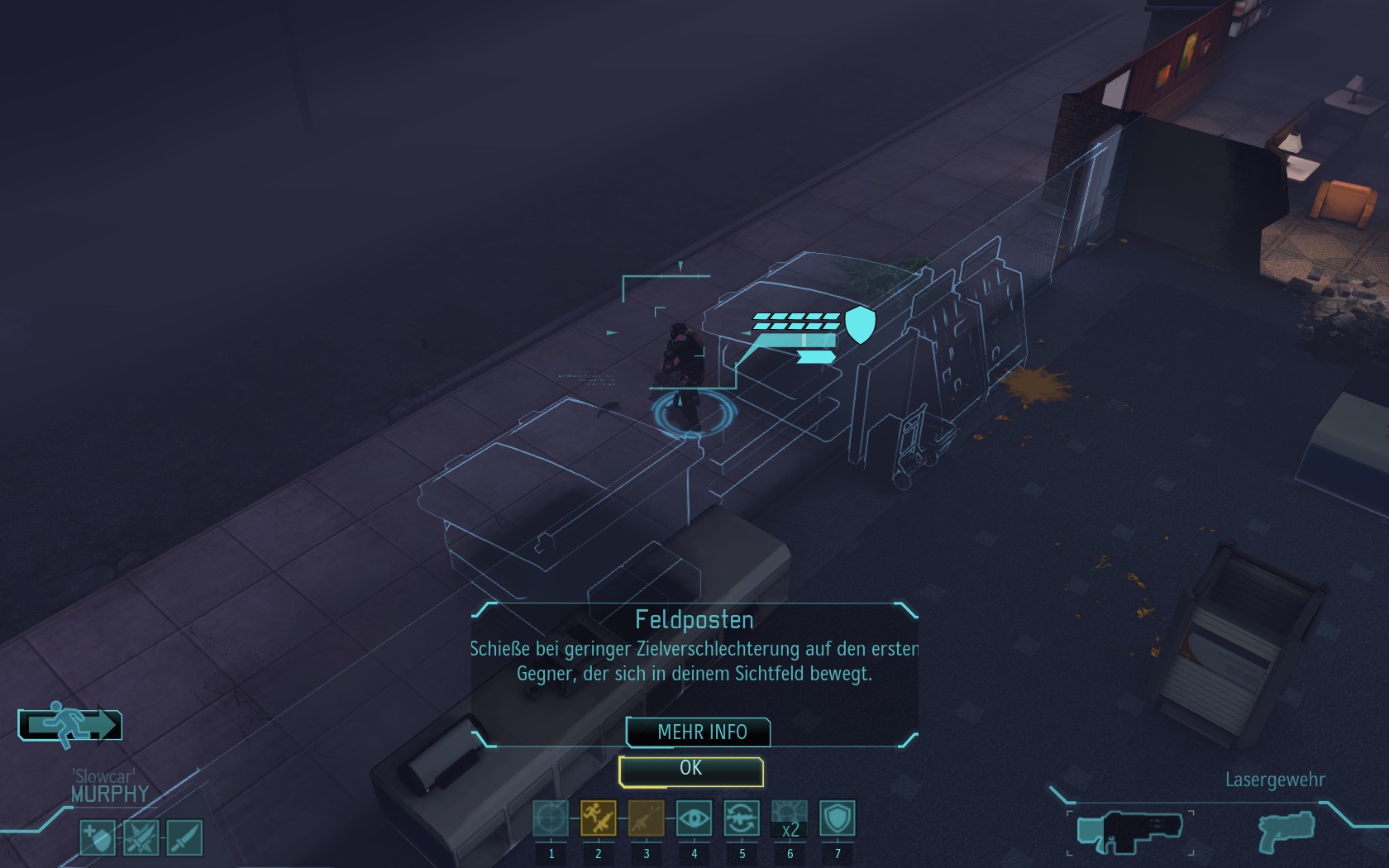Screen dimensions: 1389x868
Task: Select the single knife perk icon
Action: pos(184,837)
